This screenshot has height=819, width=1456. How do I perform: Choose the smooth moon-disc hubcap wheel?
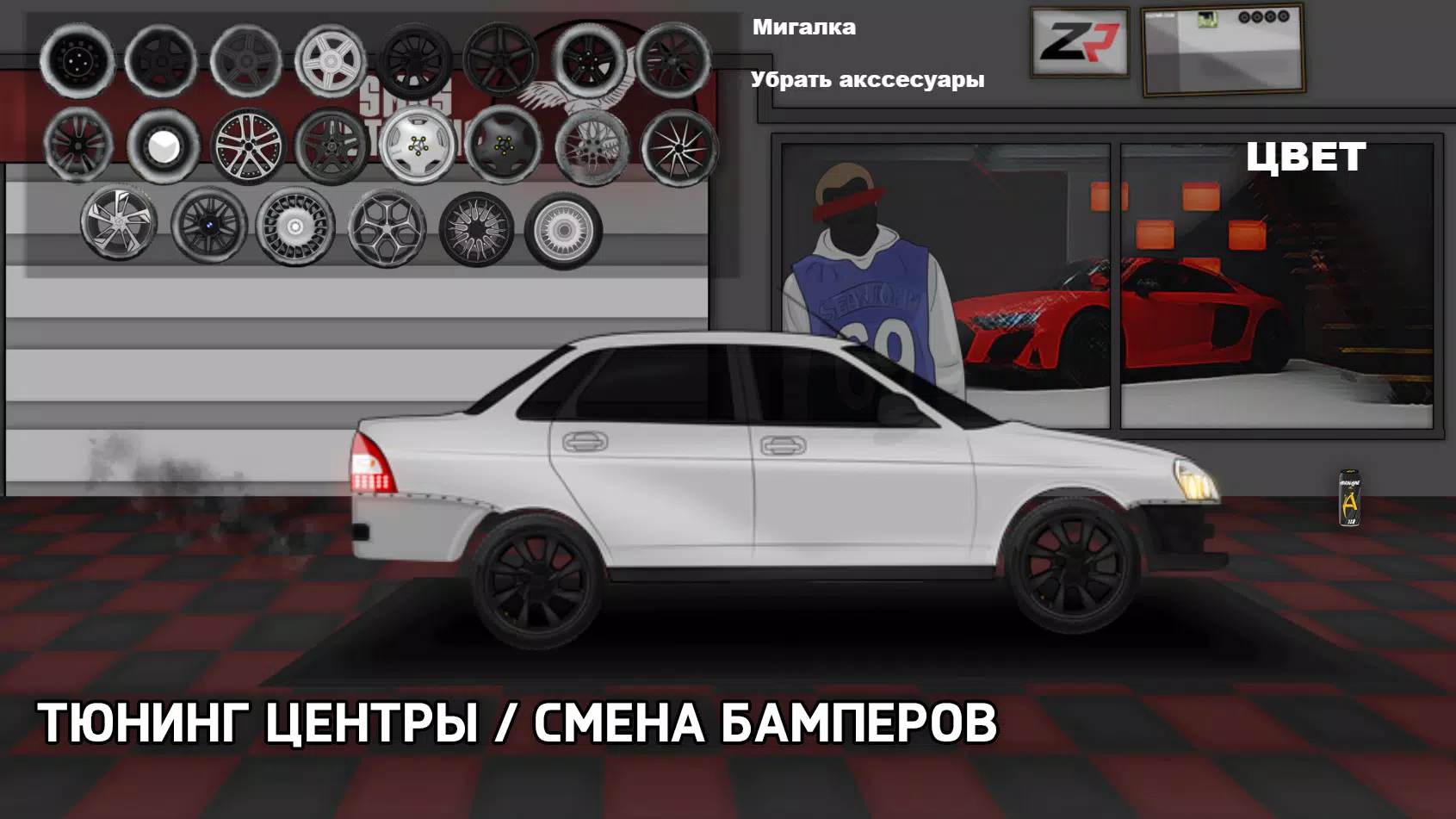[162, 149]
